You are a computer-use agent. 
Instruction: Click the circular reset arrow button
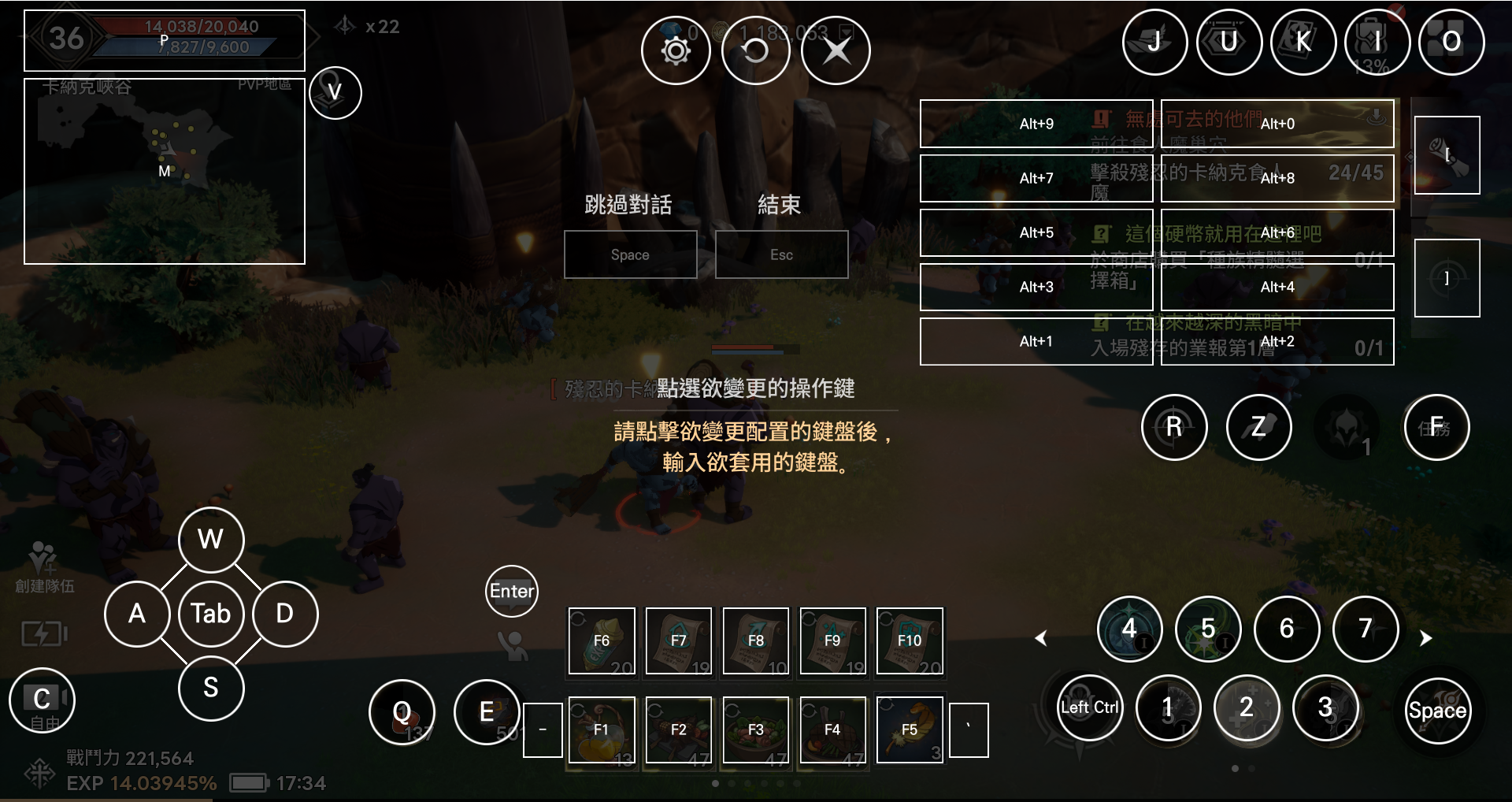click(755, 51)
